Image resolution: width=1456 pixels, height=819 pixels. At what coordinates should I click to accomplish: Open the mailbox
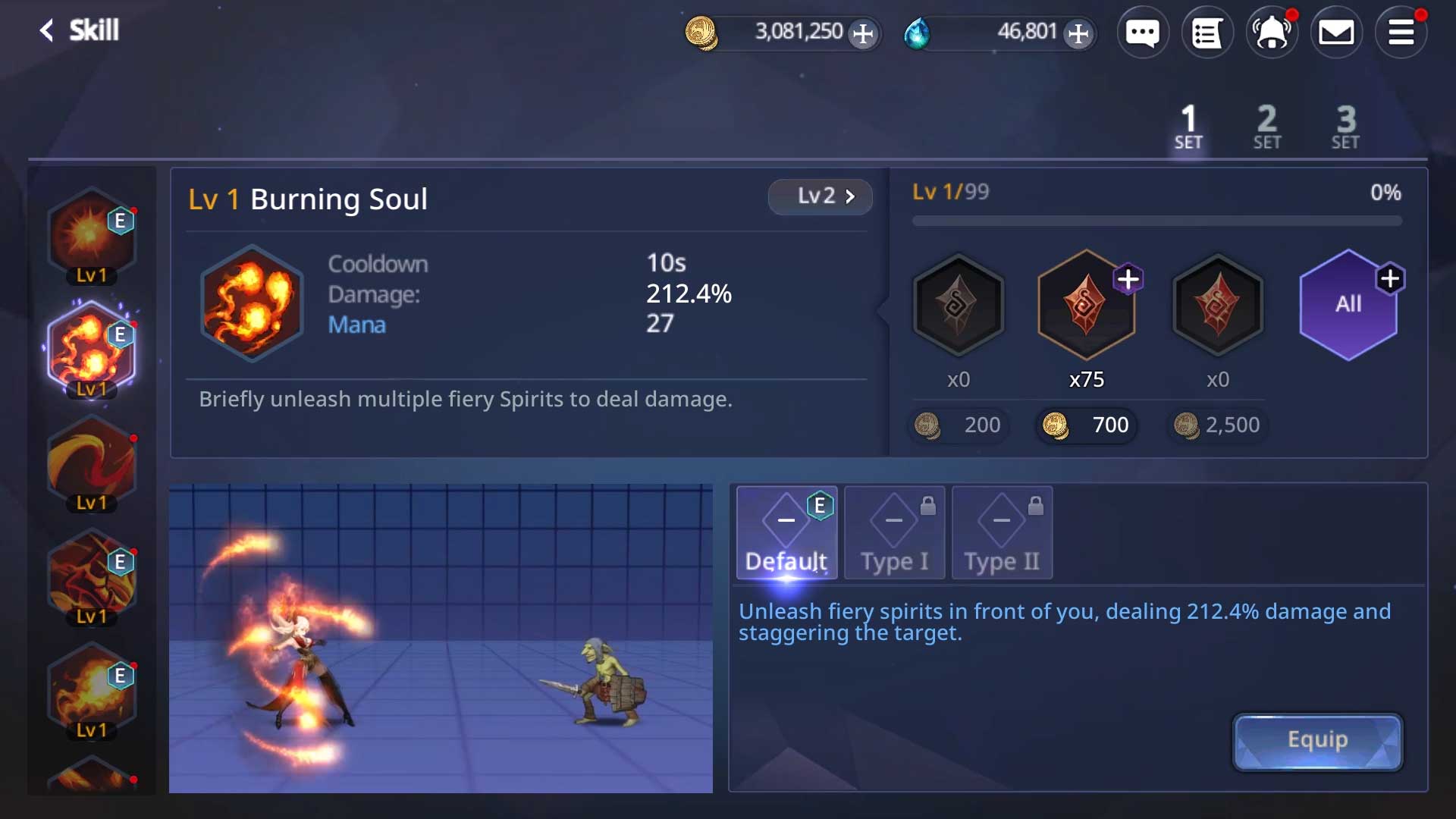1336,33
